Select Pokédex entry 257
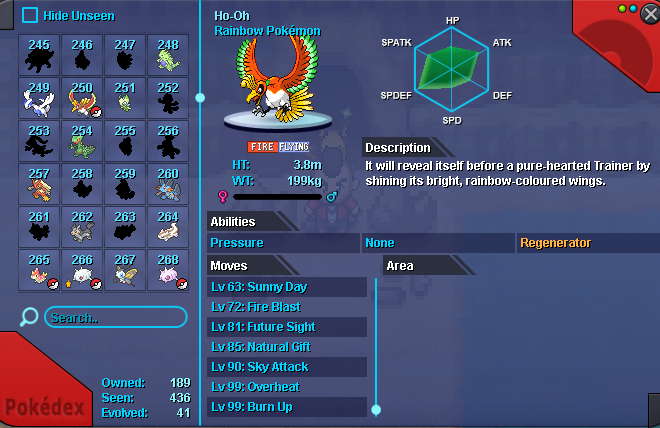 click(x=39, y=185)
